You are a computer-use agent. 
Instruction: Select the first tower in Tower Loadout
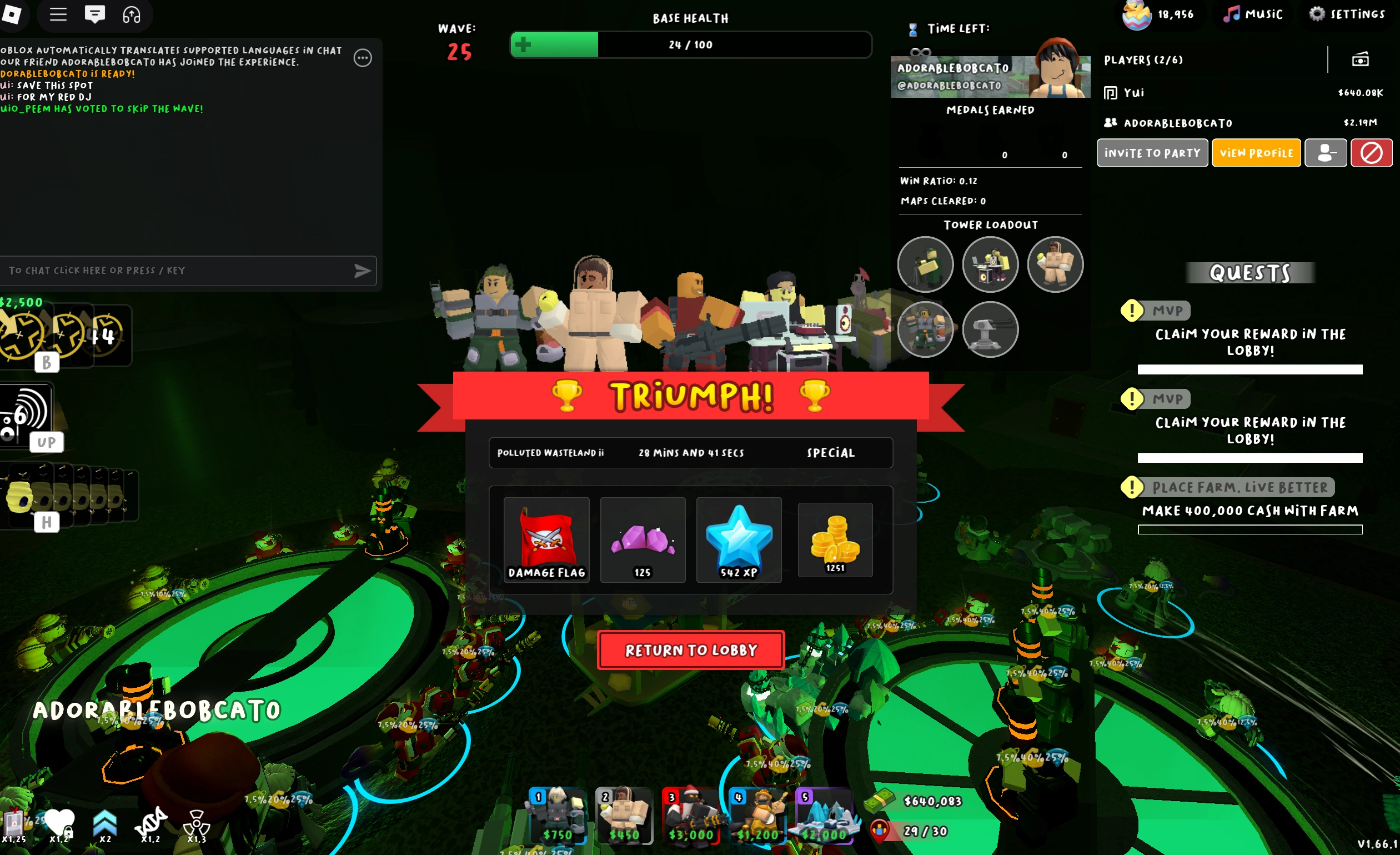click(925, 264)
